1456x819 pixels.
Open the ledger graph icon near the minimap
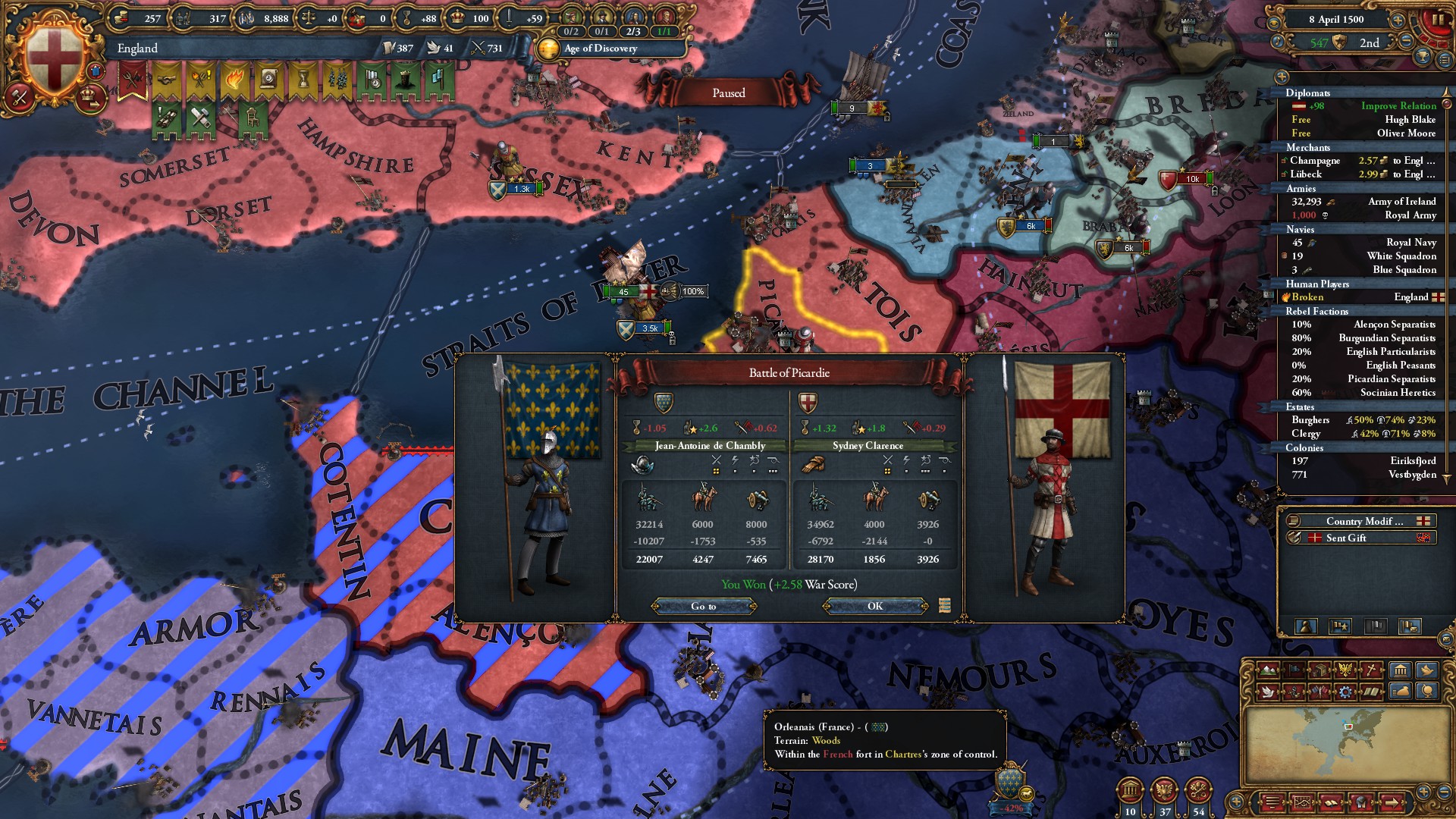(x=1303, y=802)
